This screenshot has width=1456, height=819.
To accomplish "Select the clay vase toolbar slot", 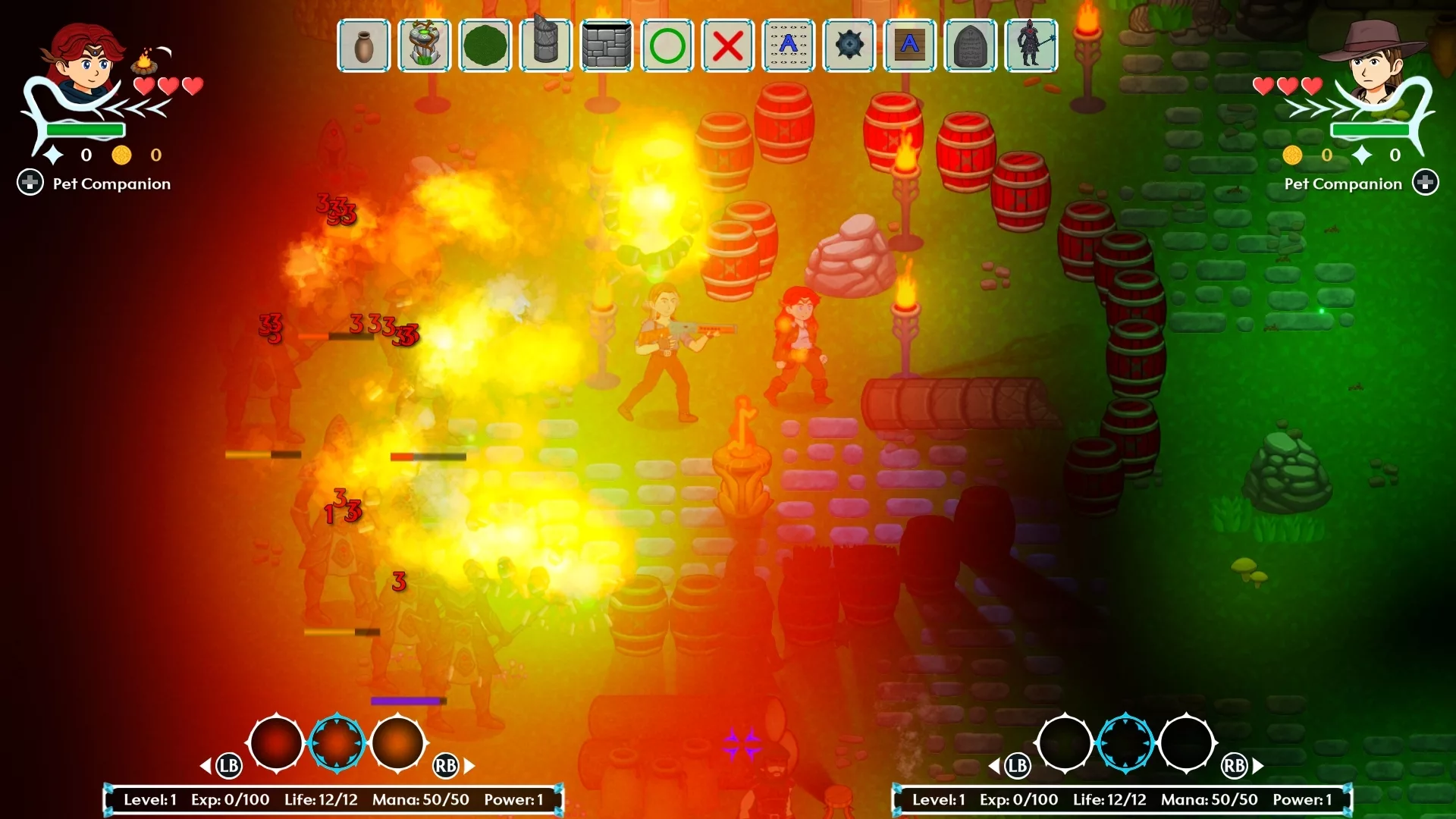I will click(364, 45).
